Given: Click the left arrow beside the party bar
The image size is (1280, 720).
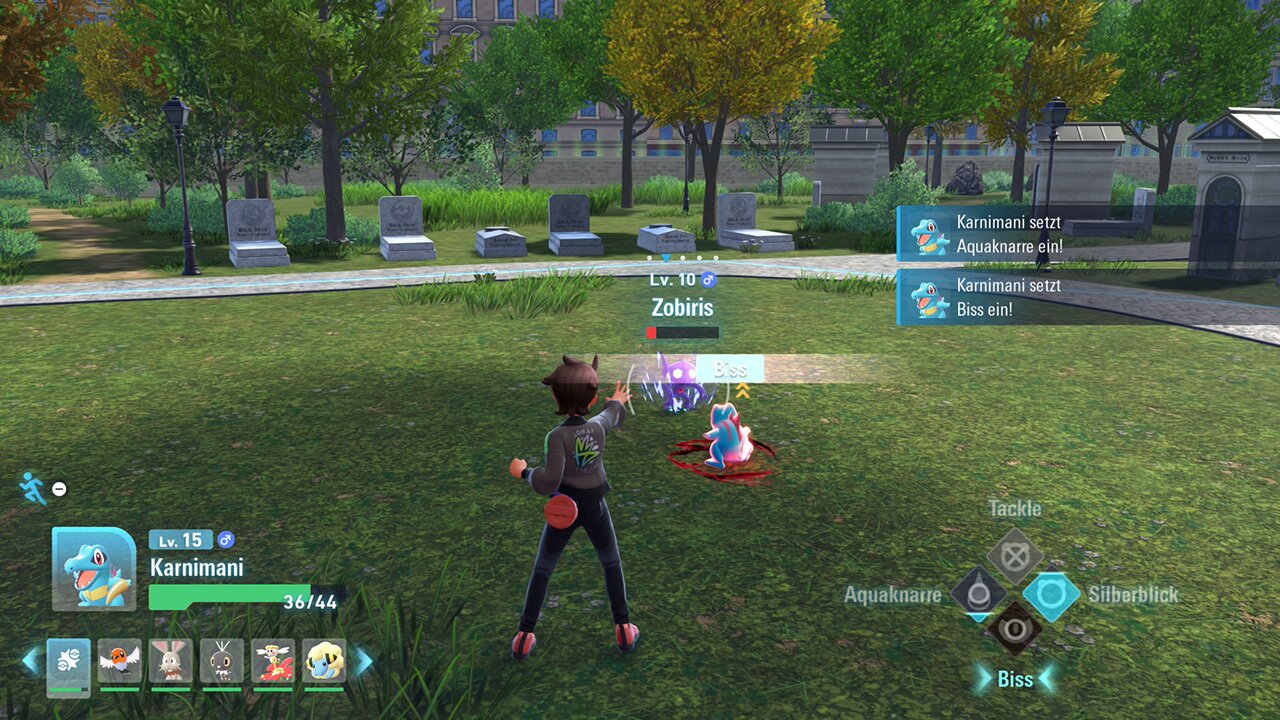Looking at the screenshot, I should pos(31,661).
